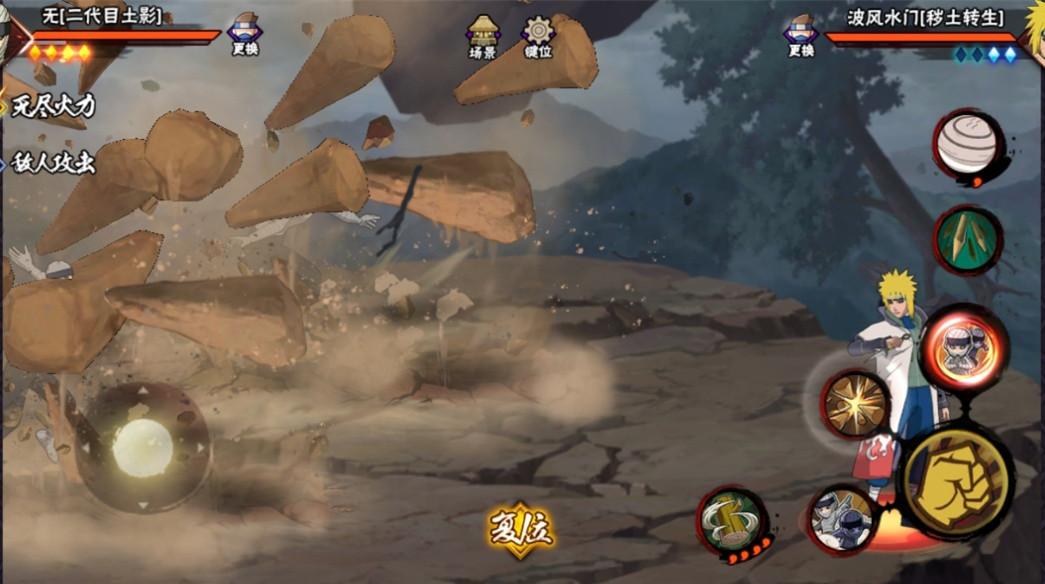Image resolution: width=1045 pixels, height=584 pixels.
Task: Open the 场景 scene selector
Action: [484, 36]
